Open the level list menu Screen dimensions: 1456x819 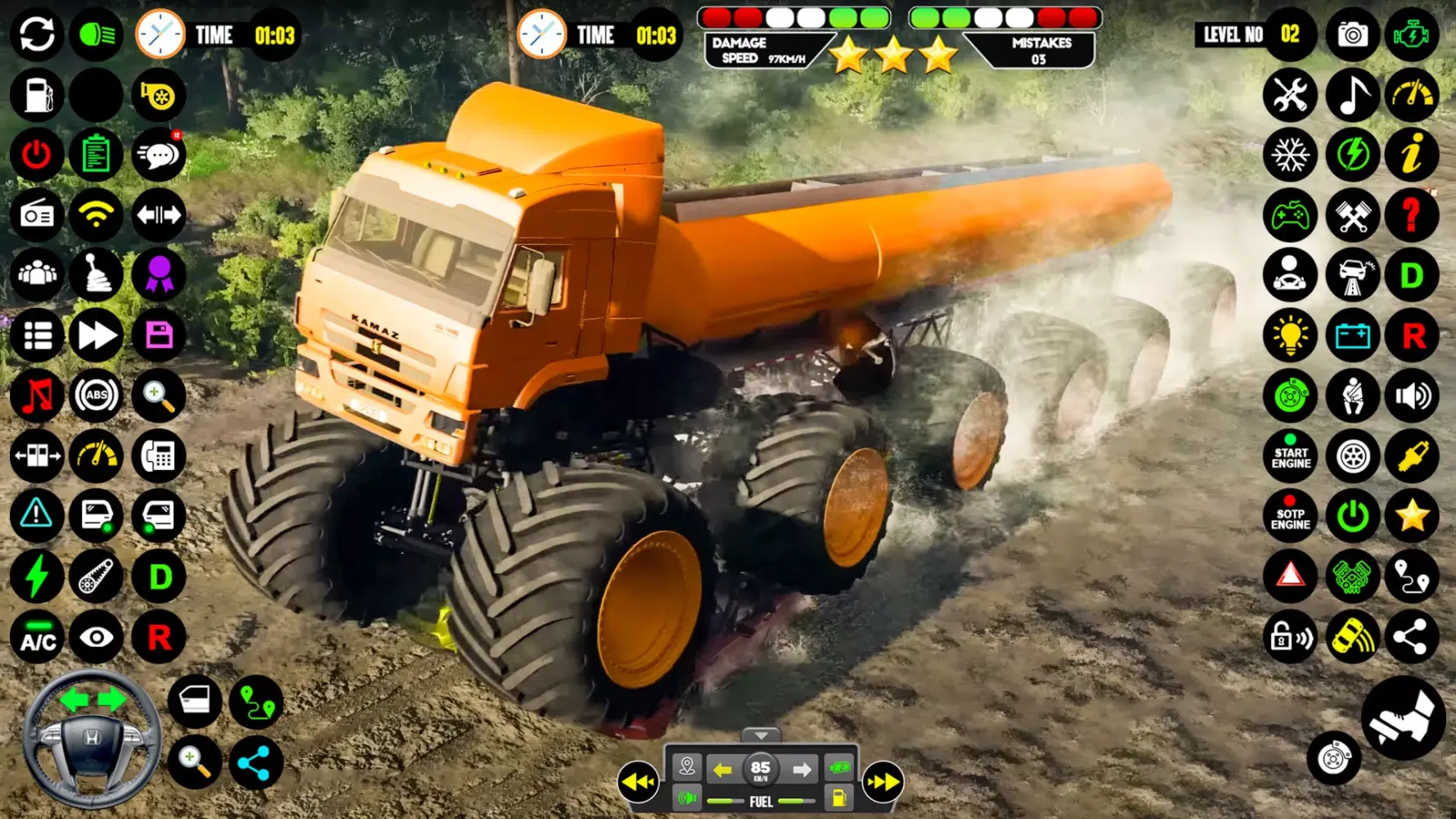point(36,336)
